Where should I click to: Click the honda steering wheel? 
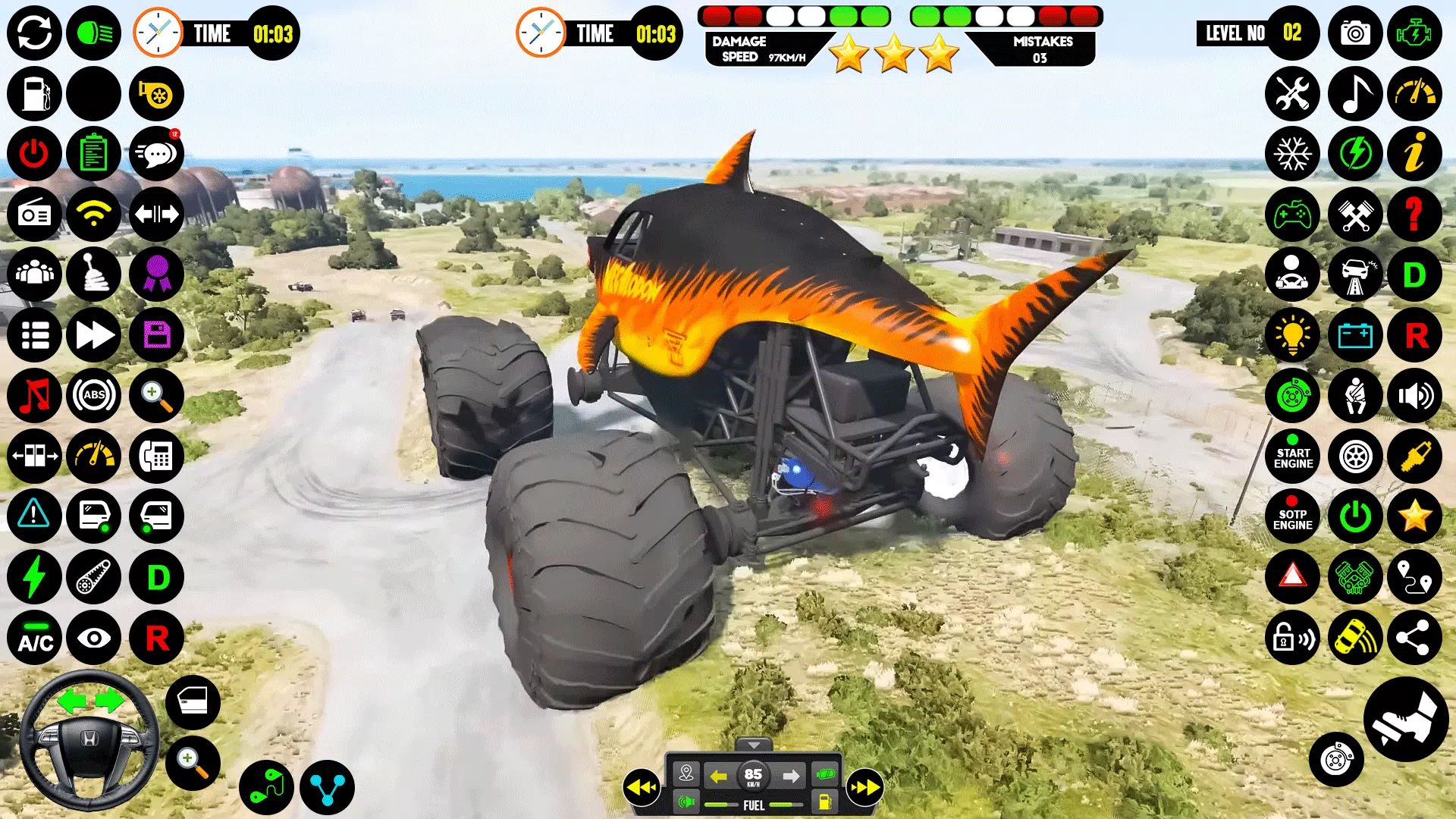pyautogui.click(x=89, y=739)
